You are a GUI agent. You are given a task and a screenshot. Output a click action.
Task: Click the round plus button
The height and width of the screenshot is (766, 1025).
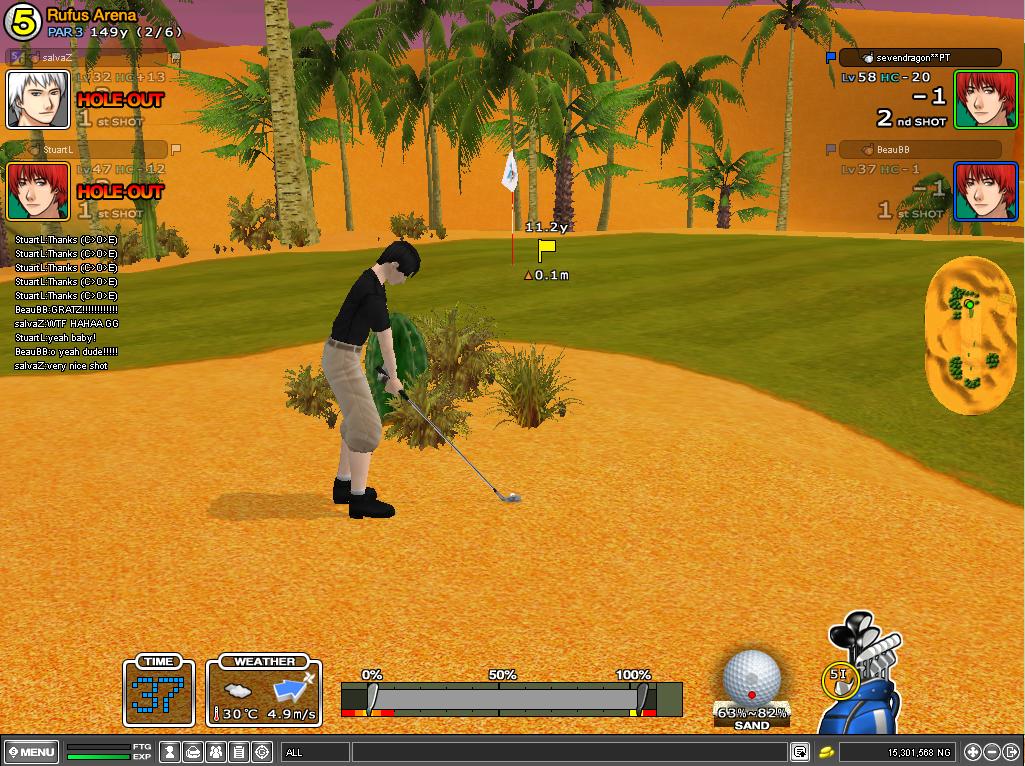click(973, 752)
